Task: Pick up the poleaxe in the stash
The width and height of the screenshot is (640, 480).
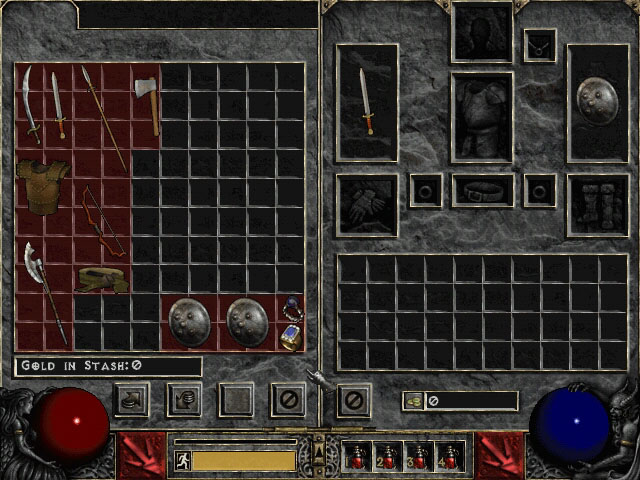Action: click(44, 290)
